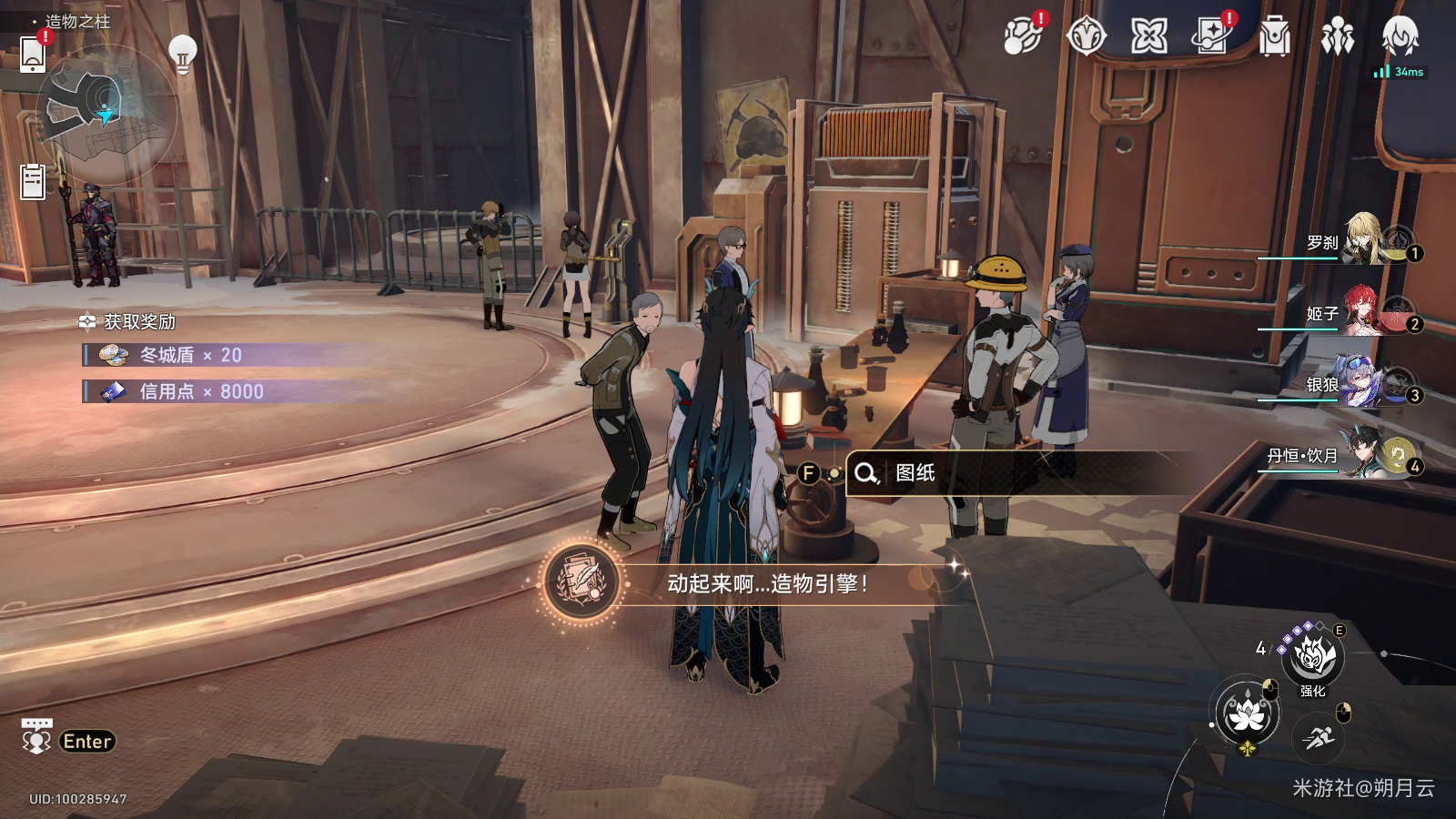This screenshot has width=1456, height=819.
Task: Select party member 丹恒•饮月
Action: (x=1365, y=453)
